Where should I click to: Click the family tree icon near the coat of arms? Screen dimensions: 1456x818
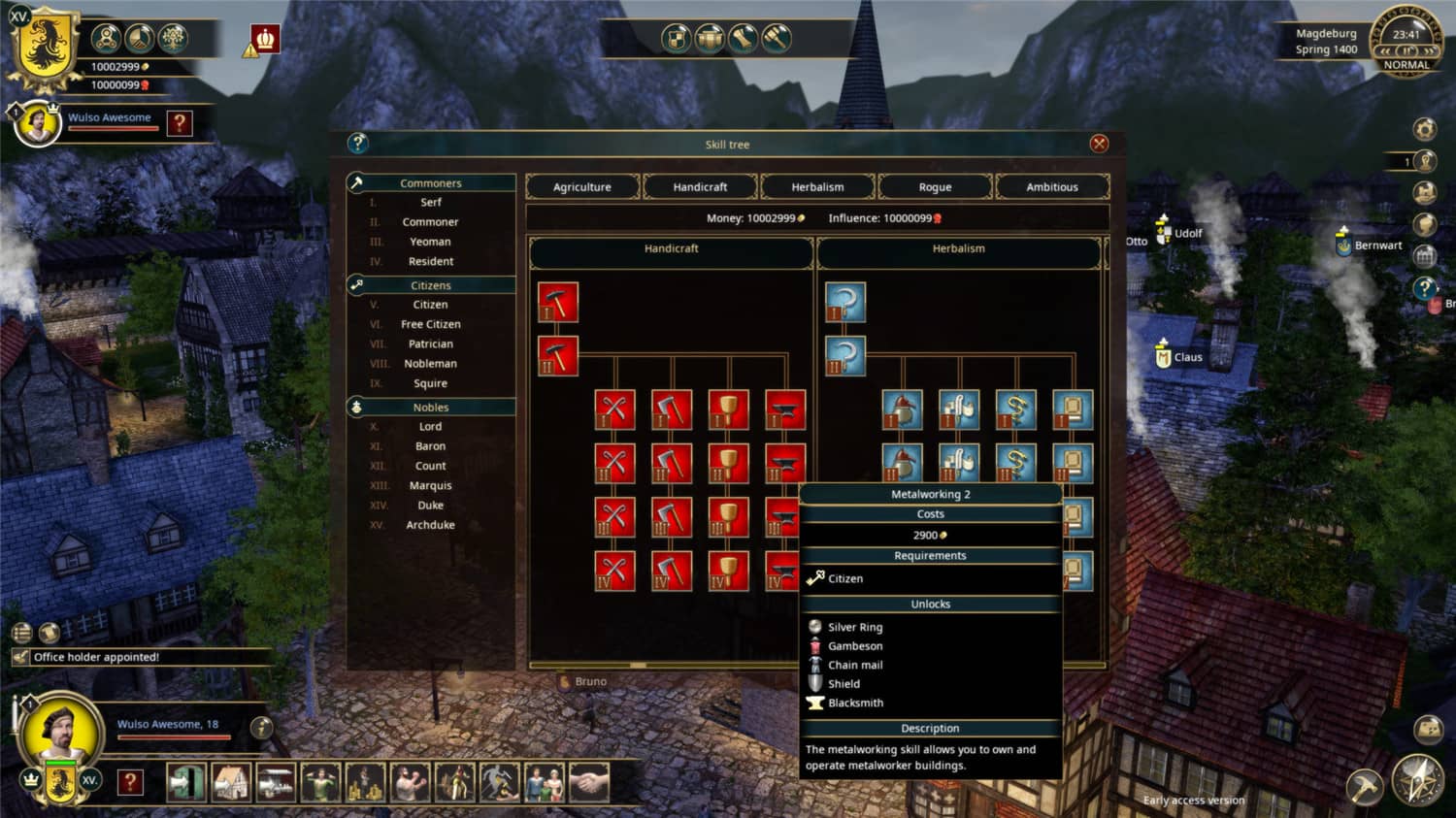tap(173, 39)
